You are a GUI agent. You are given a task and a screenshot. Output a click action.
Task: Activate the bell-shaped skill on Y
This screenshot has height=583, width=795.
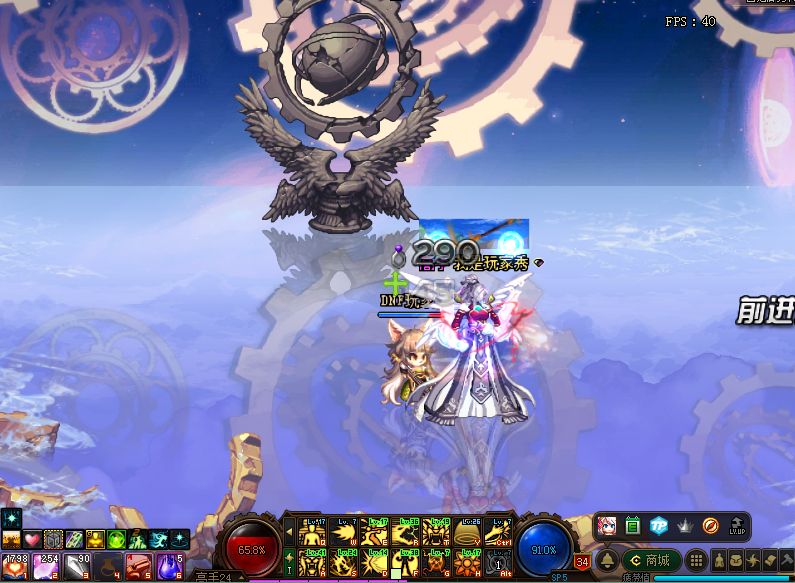point(468,532)
